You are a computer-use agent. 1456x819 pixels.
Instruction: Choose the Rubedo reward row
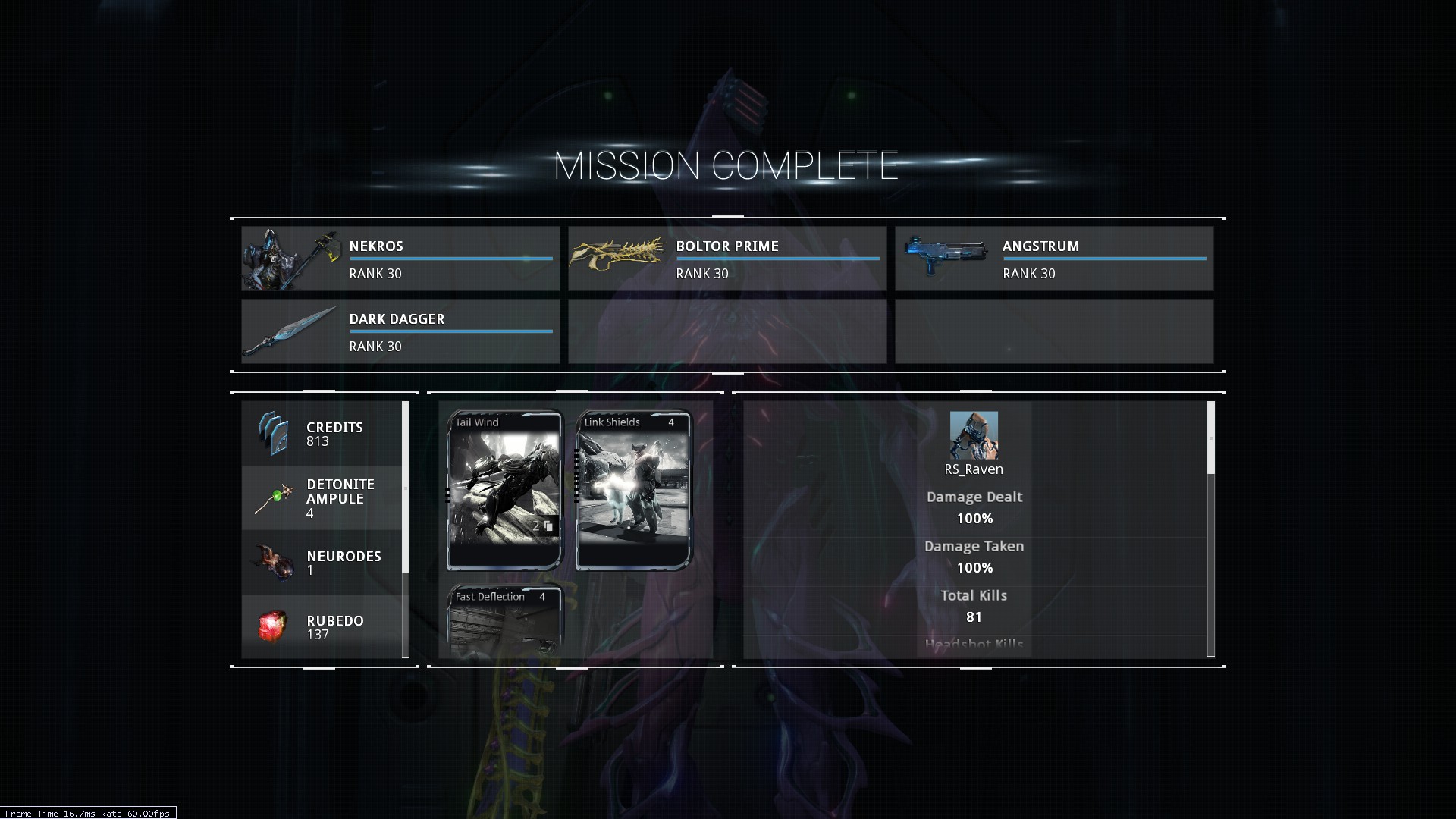(x=322, y=626)
